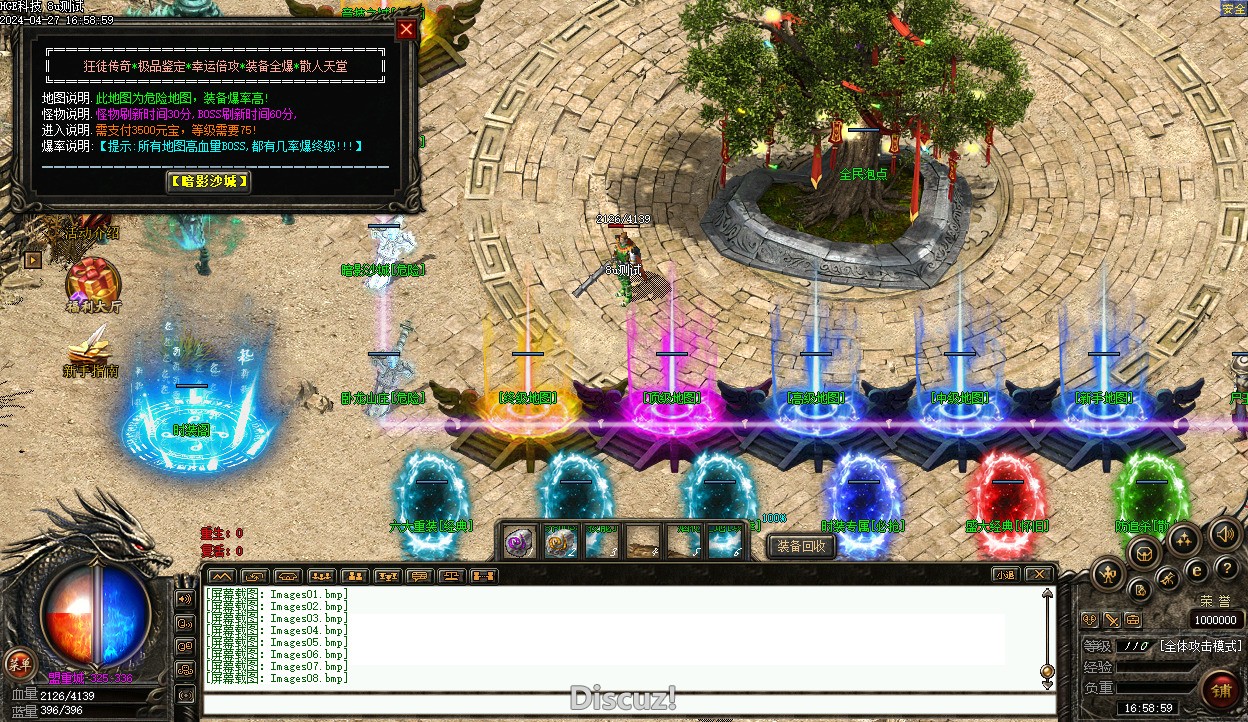This screenshot has width=1248, height=722.
Task: Open help with the question mark button
Action: coord(1228,567)
